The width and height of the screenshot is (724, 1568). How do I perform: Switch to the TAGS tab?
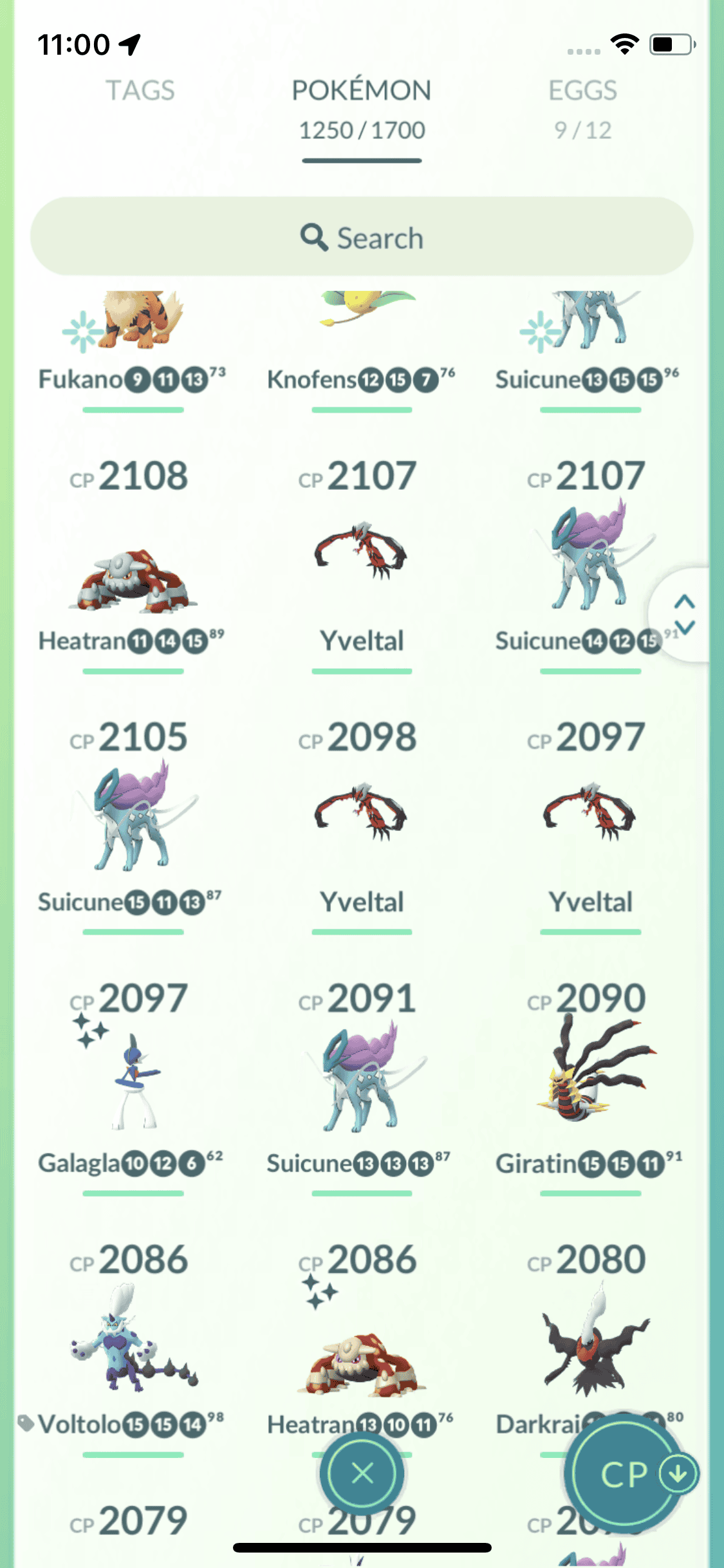[140, 91]
